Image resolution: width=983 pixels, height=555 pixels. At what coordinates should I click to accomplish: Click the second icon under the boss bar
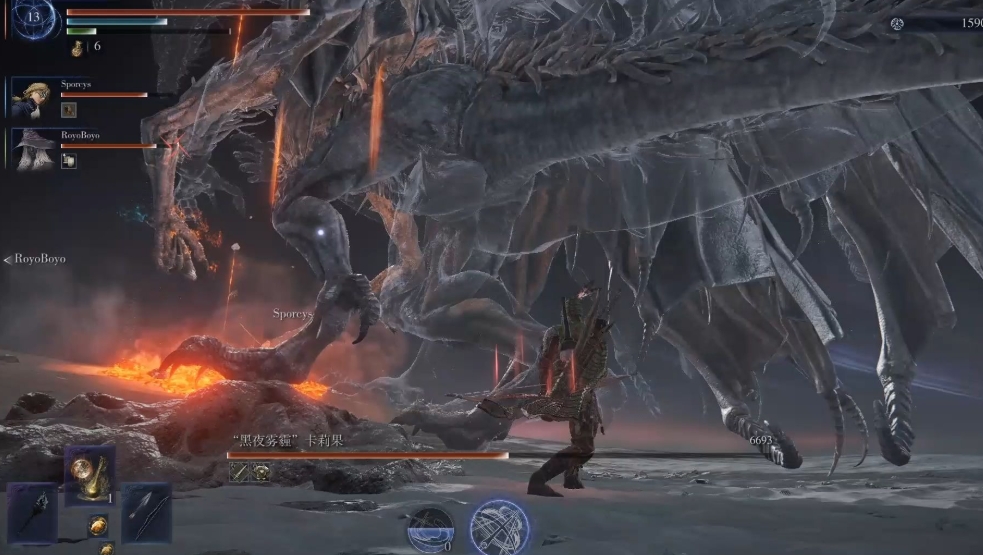coord(259,473)
